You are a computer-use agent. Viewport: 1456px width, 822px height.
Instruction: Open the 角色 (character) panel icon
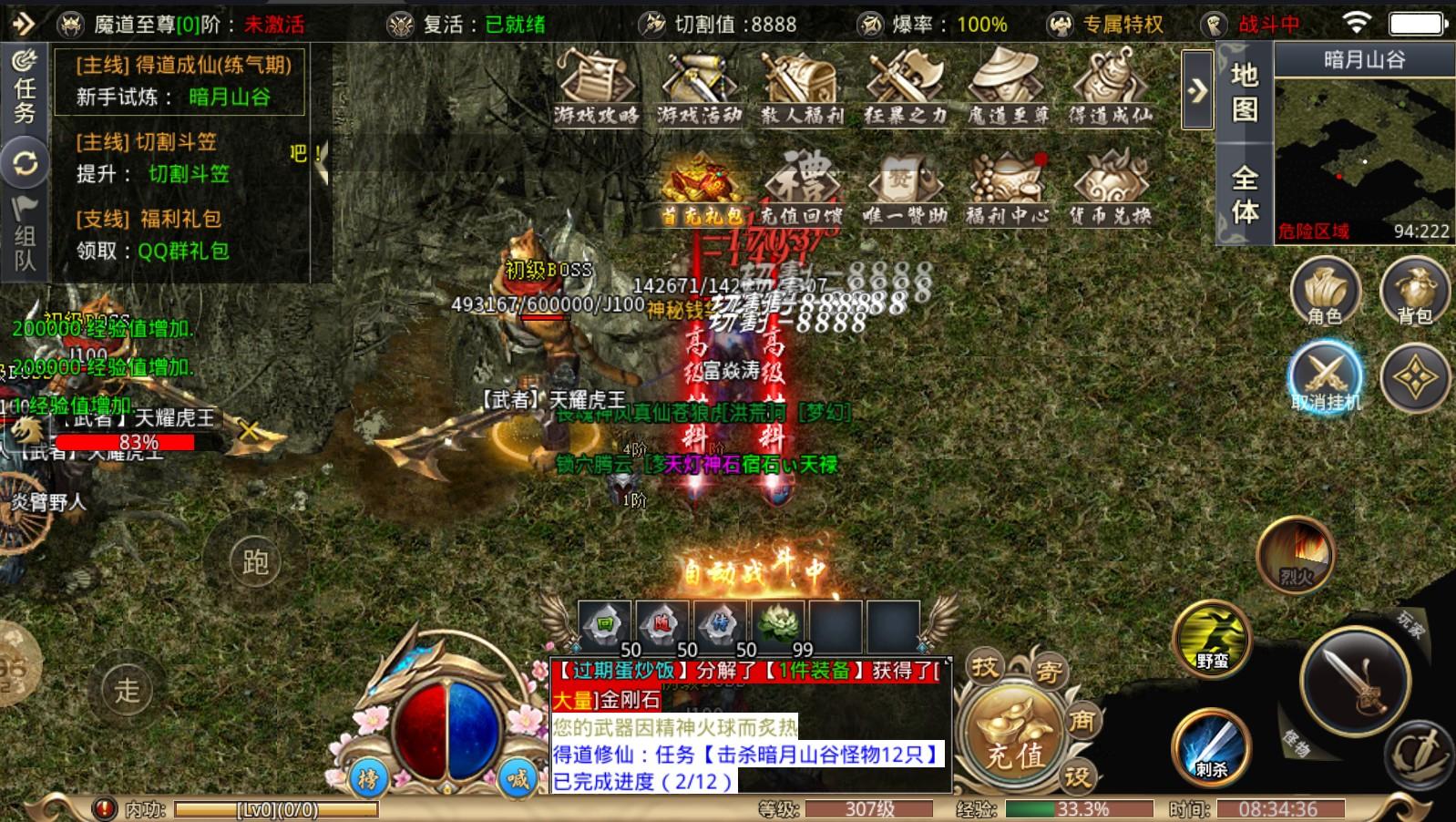click(1325, 292)
